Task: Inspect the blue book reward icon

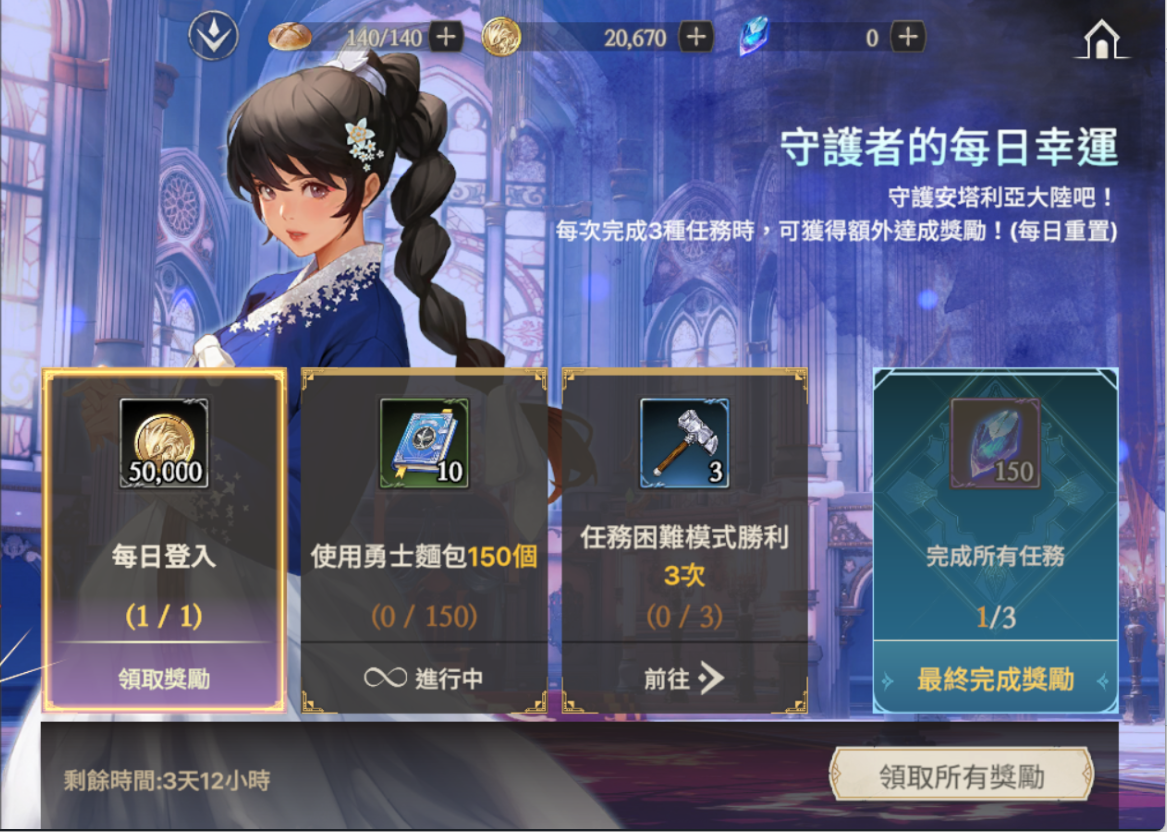Action: point(424,443)
